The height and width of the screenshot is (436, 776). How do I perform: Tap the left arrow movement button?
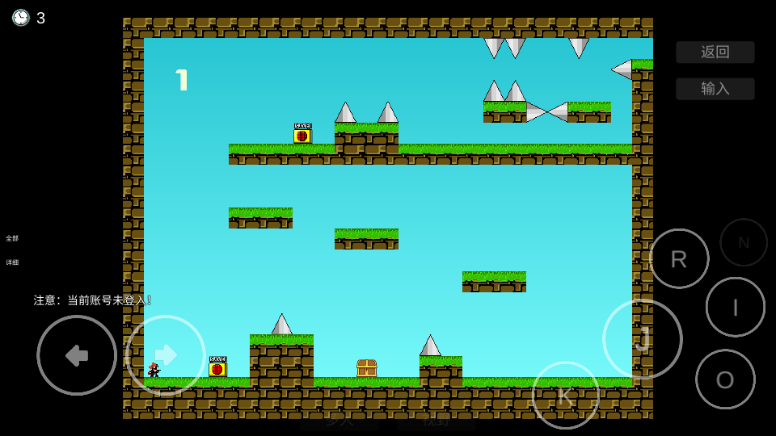click(77, 355)
